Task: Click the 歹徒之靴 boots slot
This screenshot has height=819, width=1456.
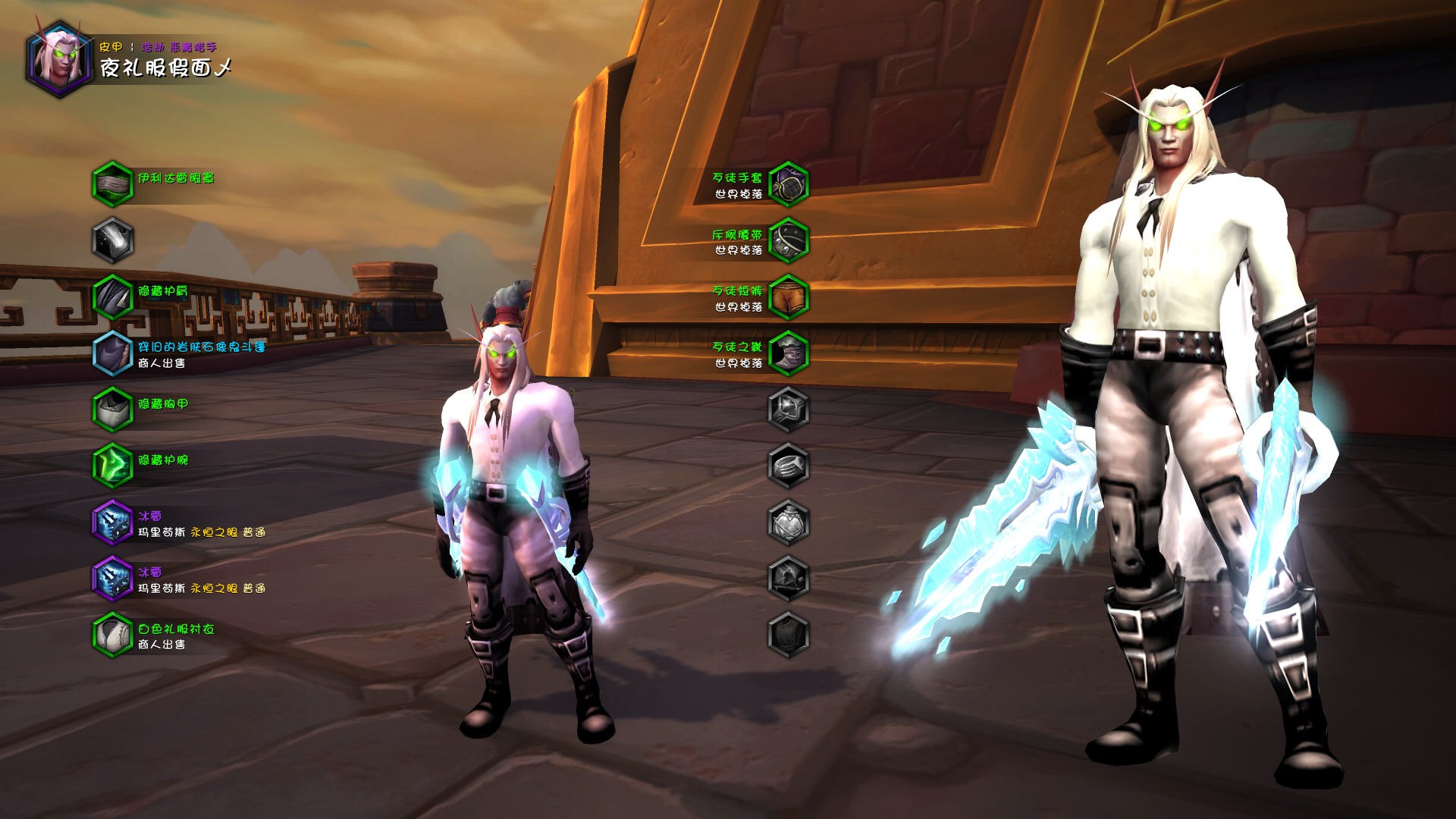Action: [x=789, y=353]
